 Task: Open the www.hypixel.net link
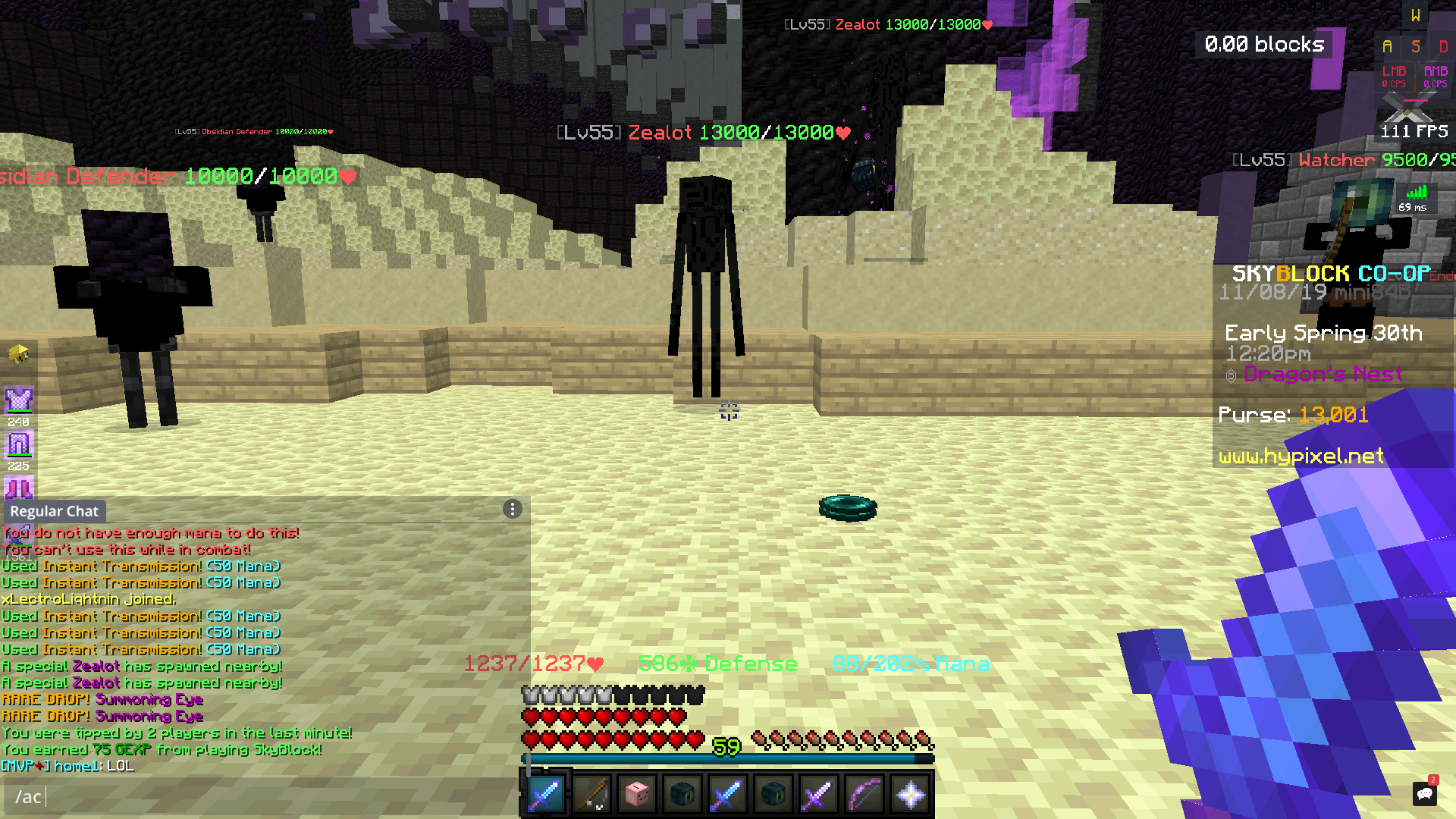point(1302,456)
